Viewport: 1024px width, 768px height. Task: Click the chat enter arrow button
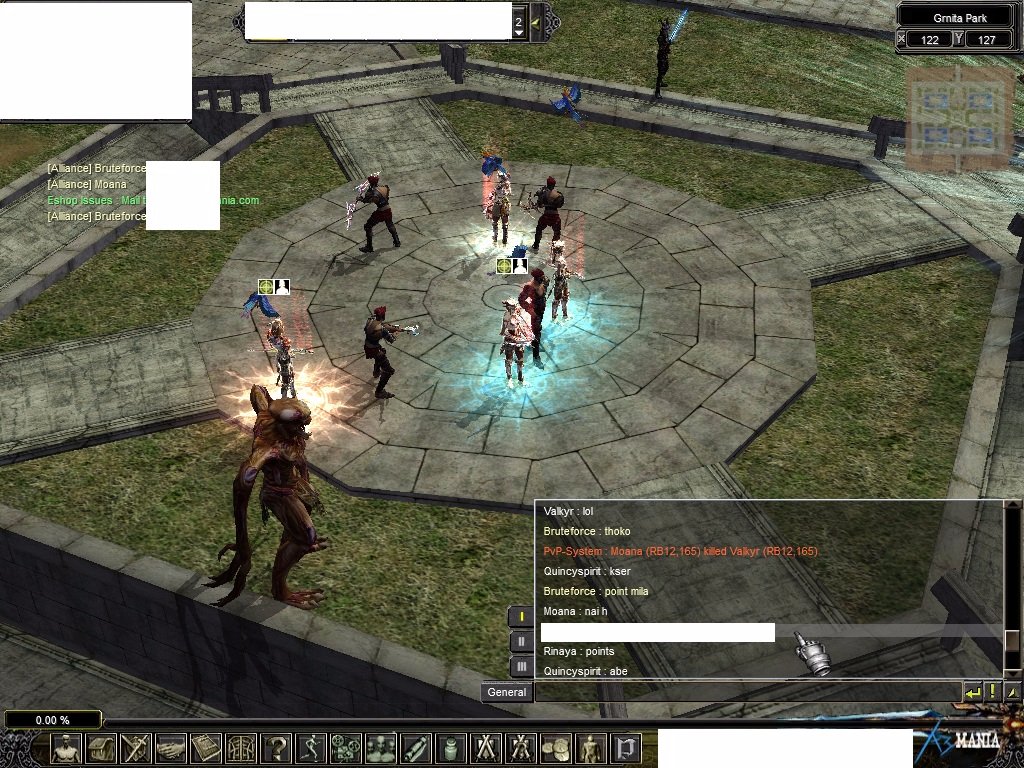(973, 691)
